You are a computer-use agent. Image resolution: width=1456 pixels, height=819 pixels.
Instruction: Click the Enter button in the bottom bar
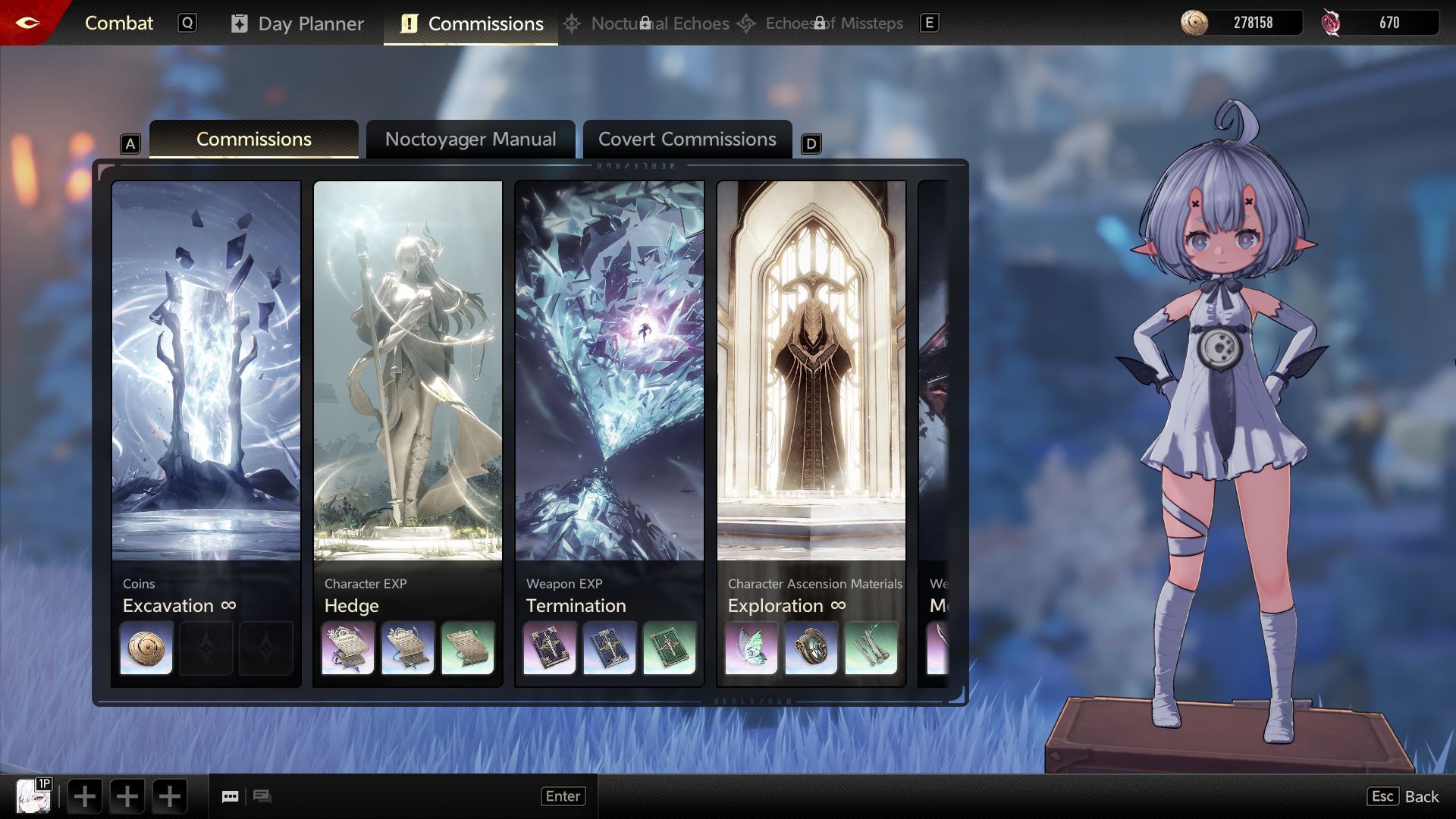click(563, 795)
